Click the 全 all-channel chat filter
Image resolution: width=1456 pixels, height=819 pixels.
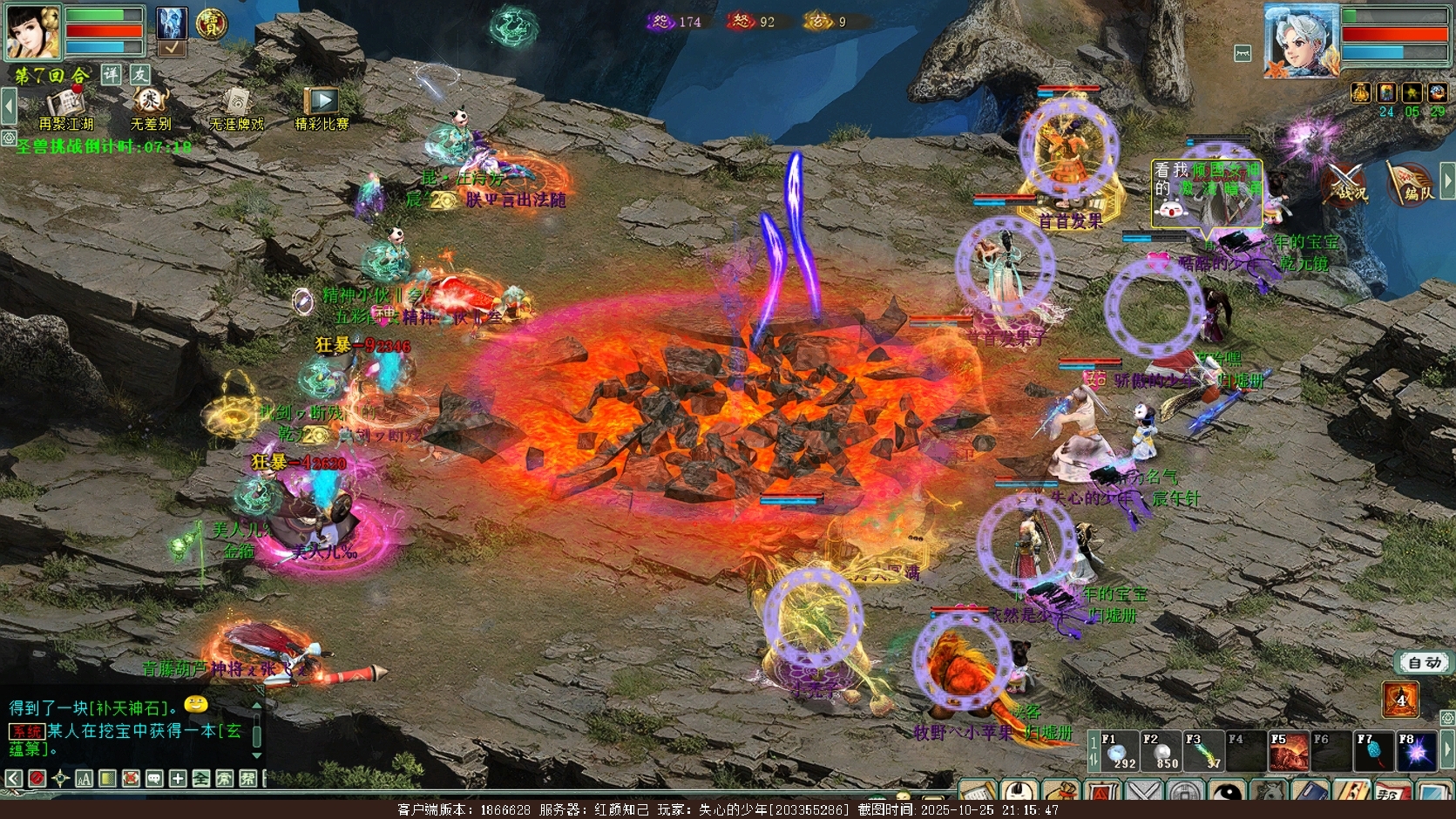(200, 778)
